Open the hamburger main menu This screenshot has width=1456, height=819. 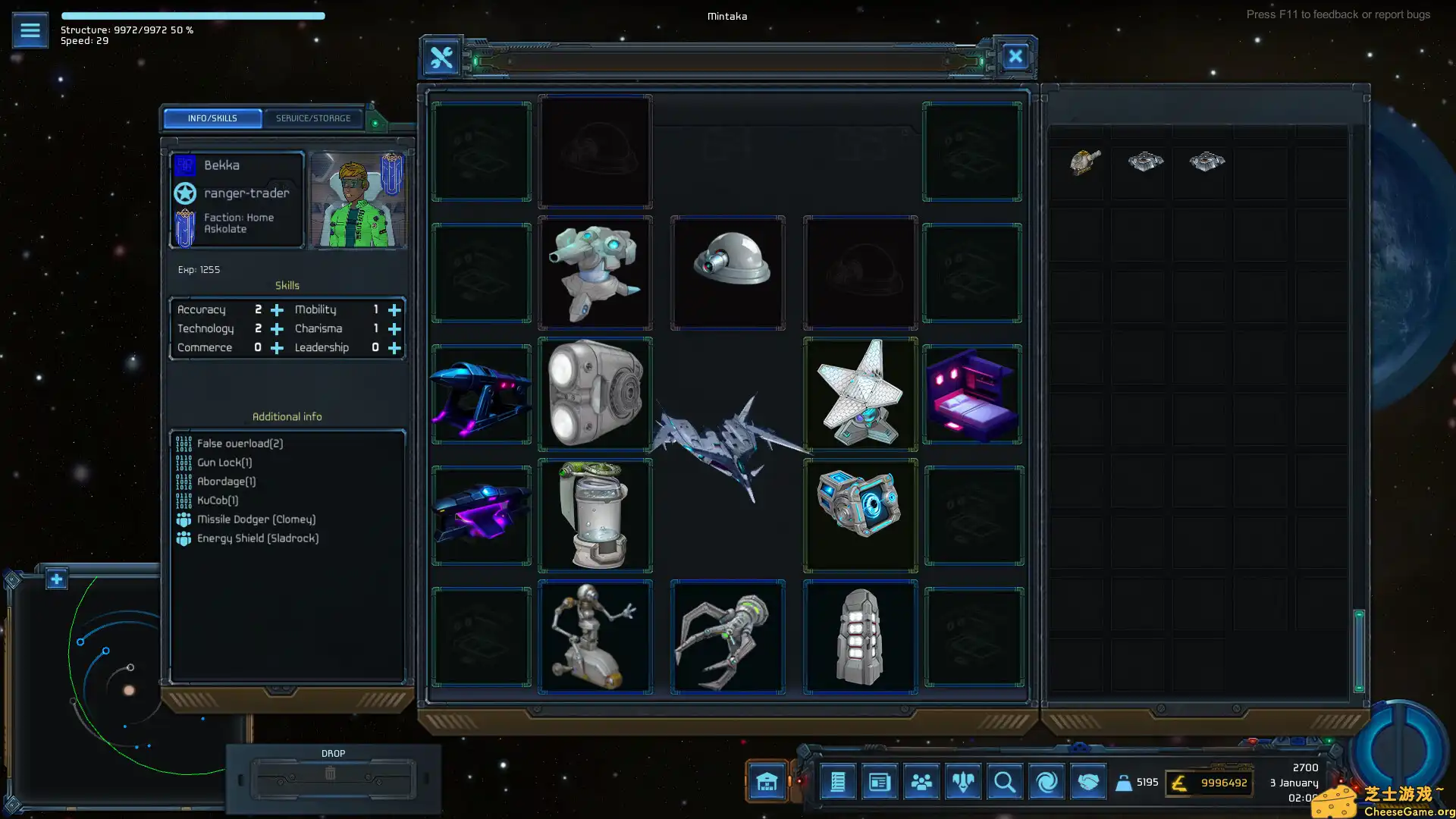[x=30, y=30]
